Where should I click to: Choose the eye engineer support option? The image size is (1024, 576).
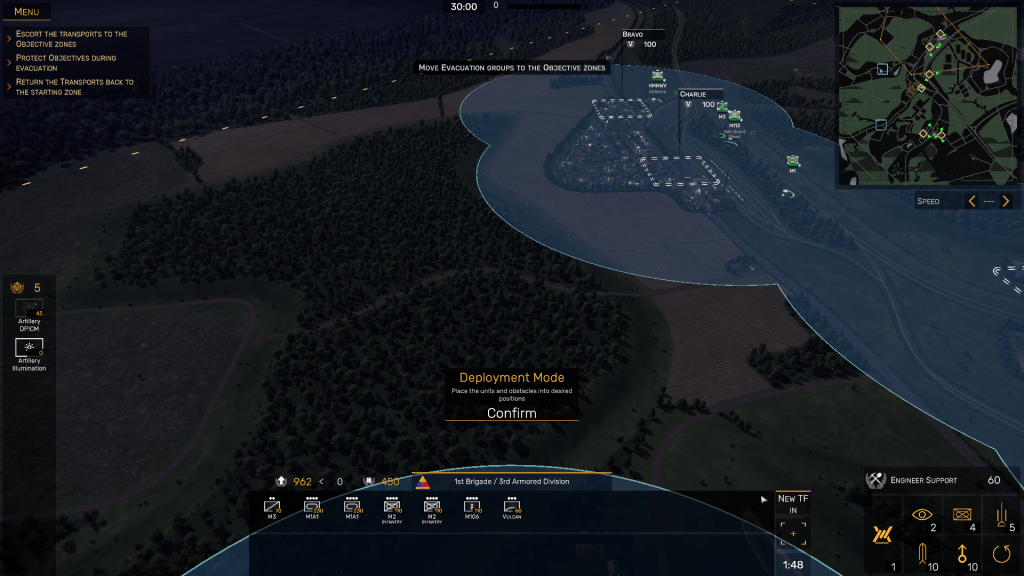(921, 514)
